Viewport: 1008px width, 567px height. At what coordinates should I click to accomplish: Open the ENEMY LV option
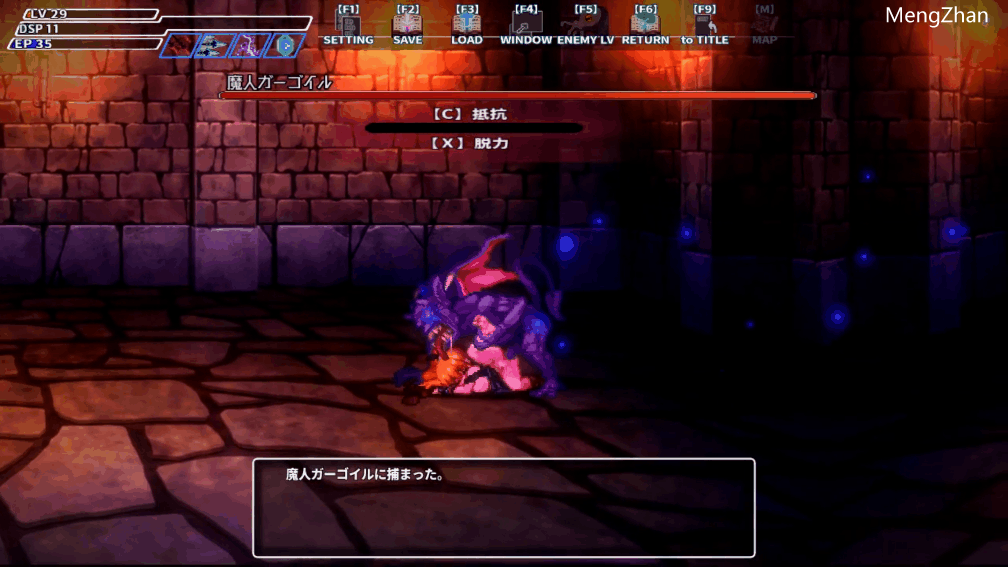tap(586, 25)
